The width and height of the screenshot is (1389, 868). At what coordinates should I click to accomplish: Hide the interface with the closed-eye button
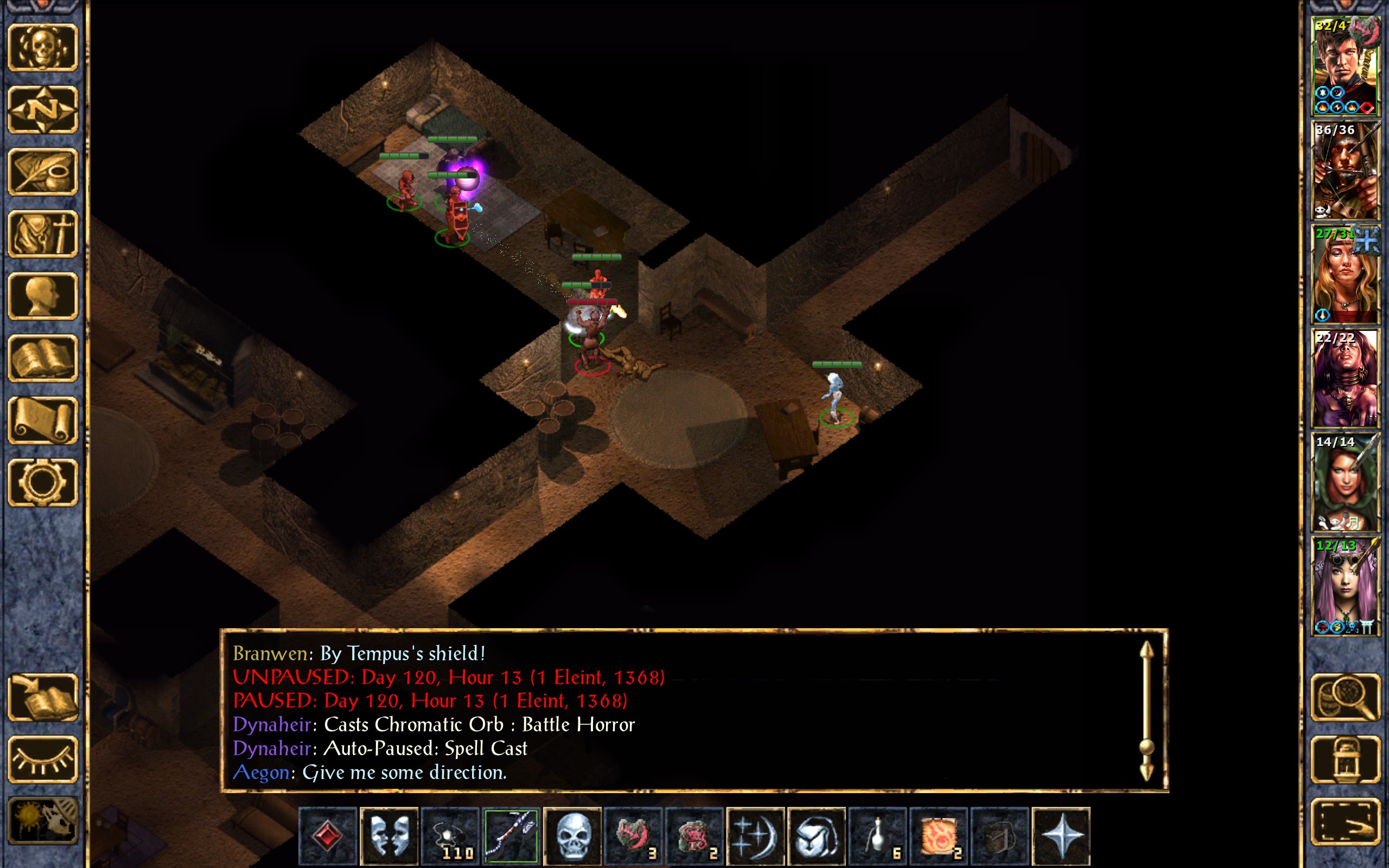coord(43,759)
